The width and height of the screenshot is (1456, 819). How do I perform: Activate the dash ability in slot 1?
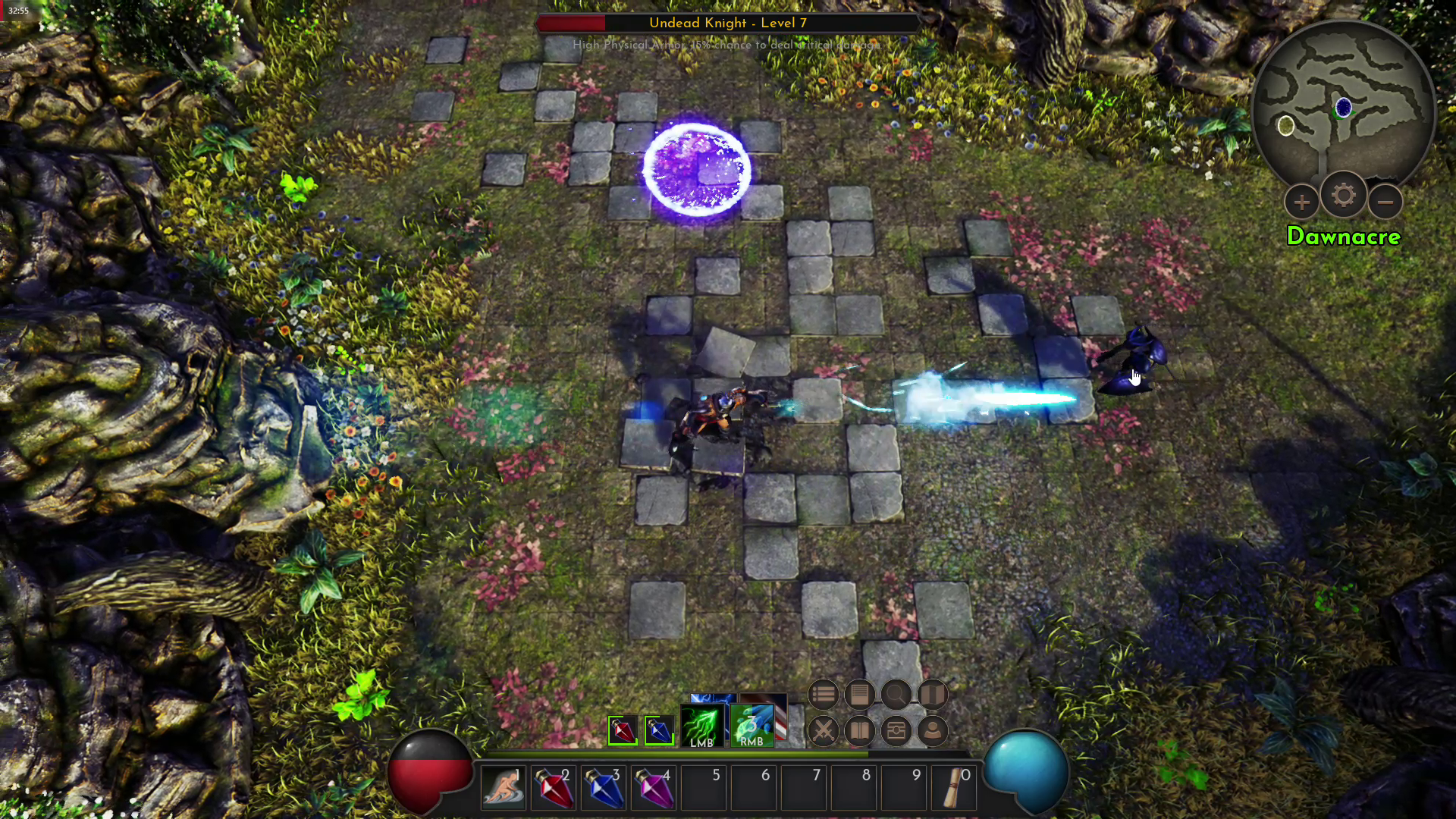pyautogui.click(x=503, y=789)
